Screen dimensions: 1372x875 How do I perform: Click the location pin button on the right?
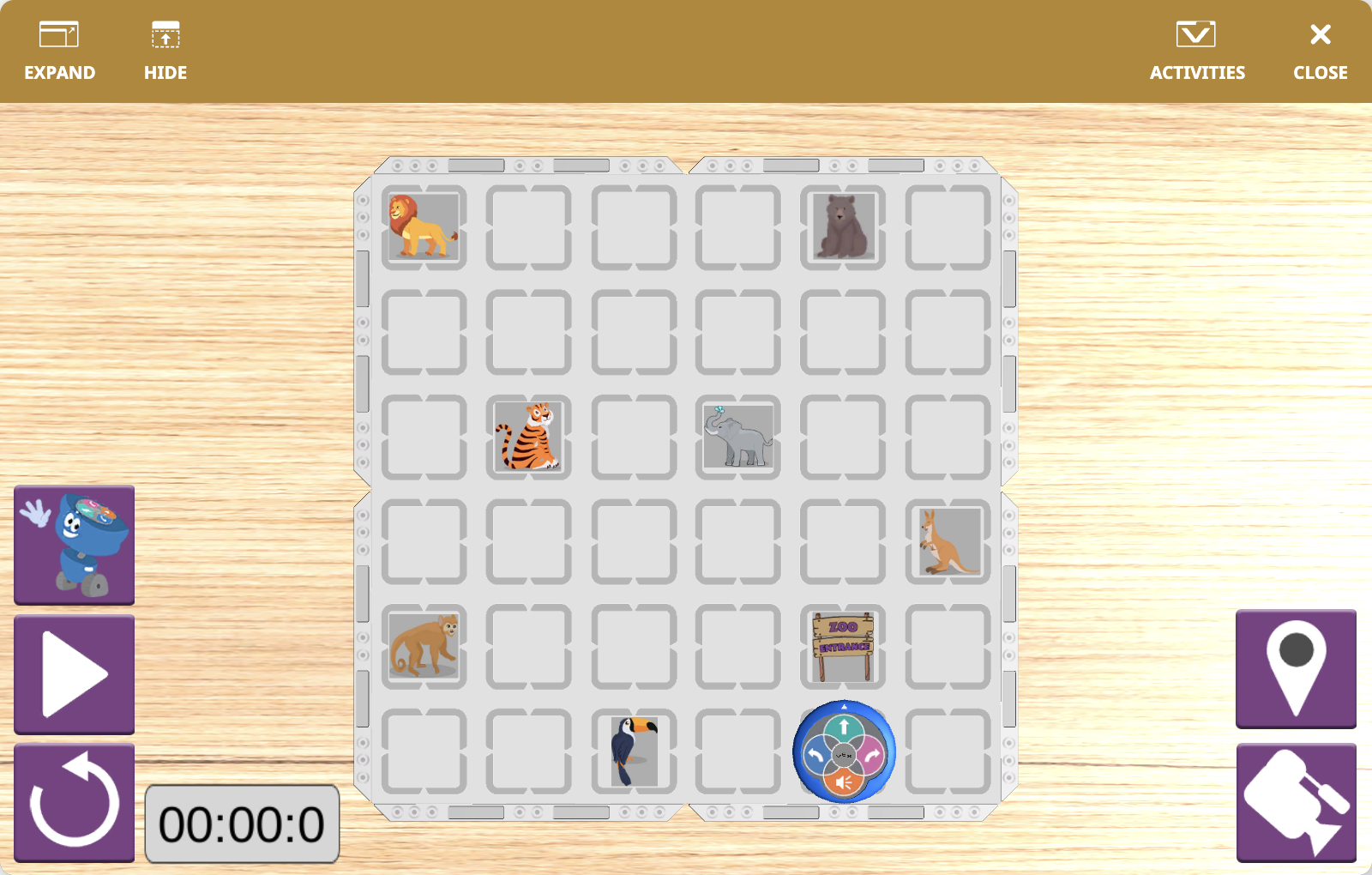point(1296,671)
